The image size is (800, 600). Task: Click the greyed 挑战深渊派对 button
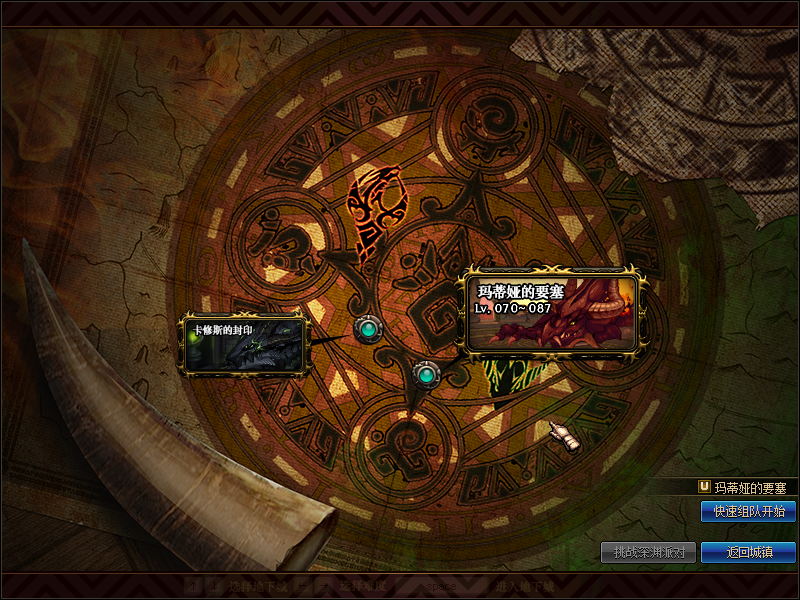pyautogui.click(x=648, y=552)
